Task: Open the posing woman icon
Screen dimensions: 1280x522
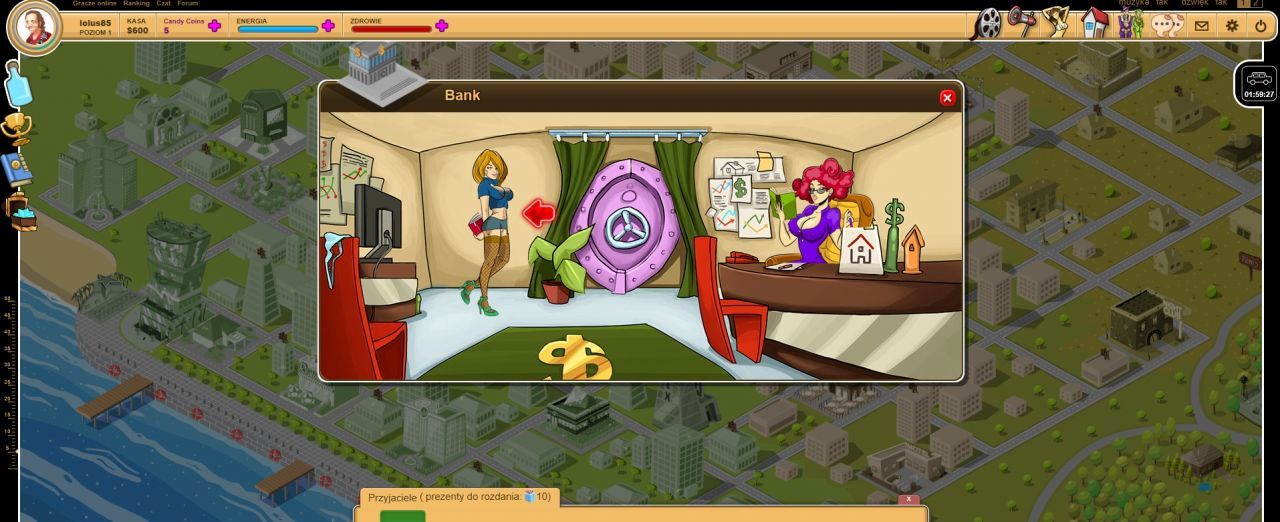Action: (x=1056, y=21)
